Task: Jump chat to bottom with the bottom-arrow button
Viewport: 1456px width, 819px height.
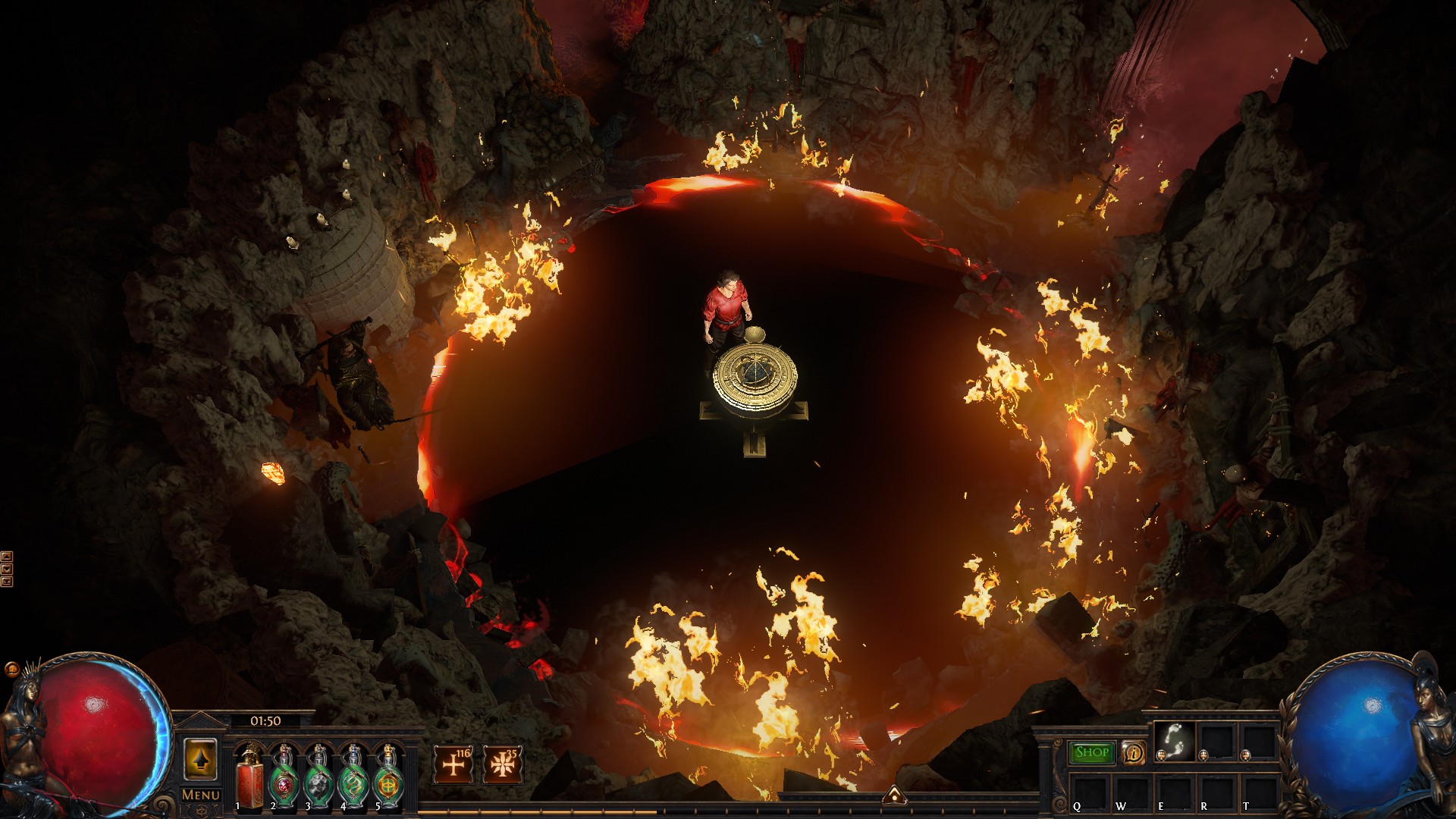Action: (x=7, y=582)
